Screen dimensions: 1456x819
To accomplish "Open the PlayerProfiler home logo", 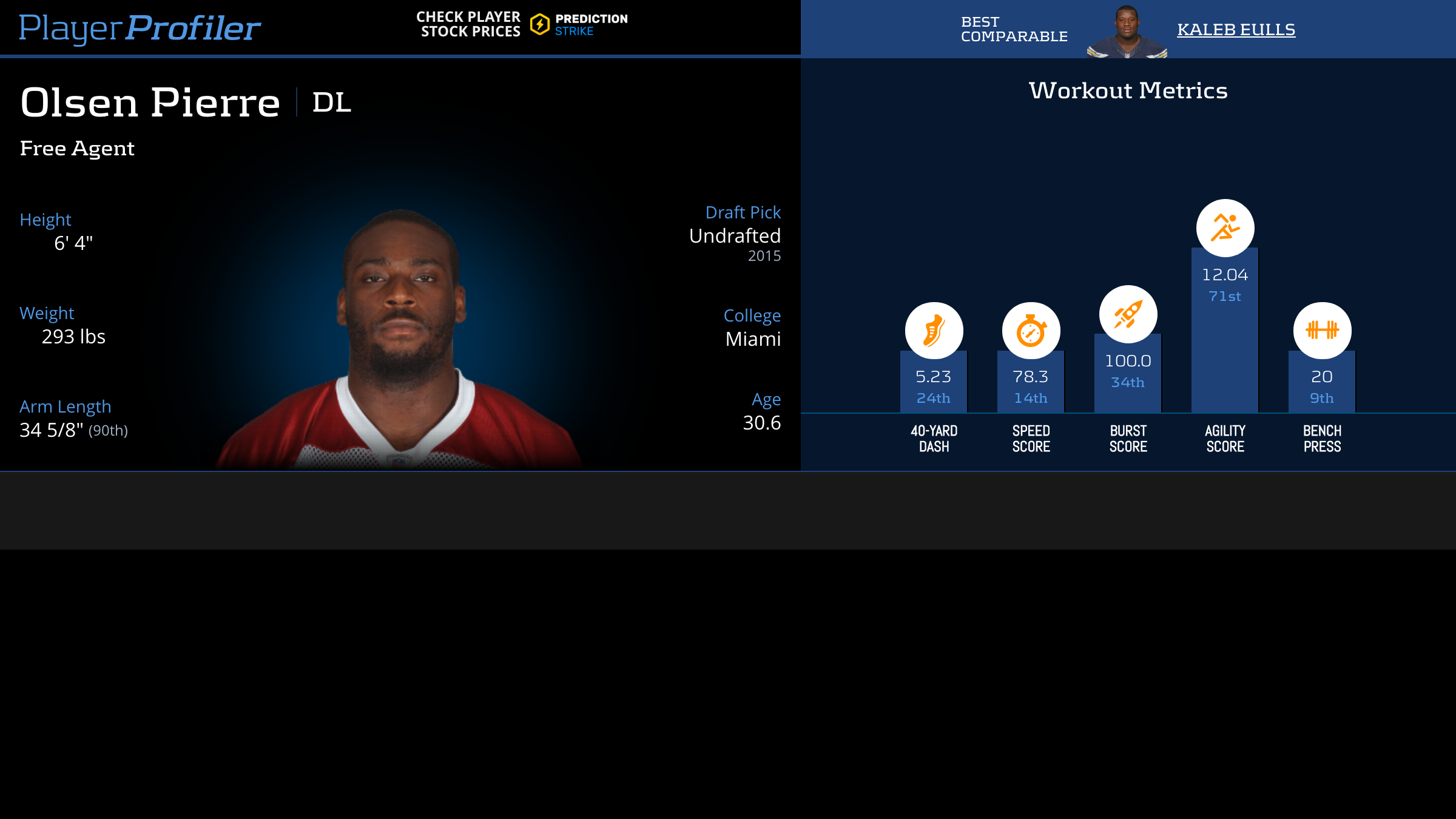I will (140, 28).
